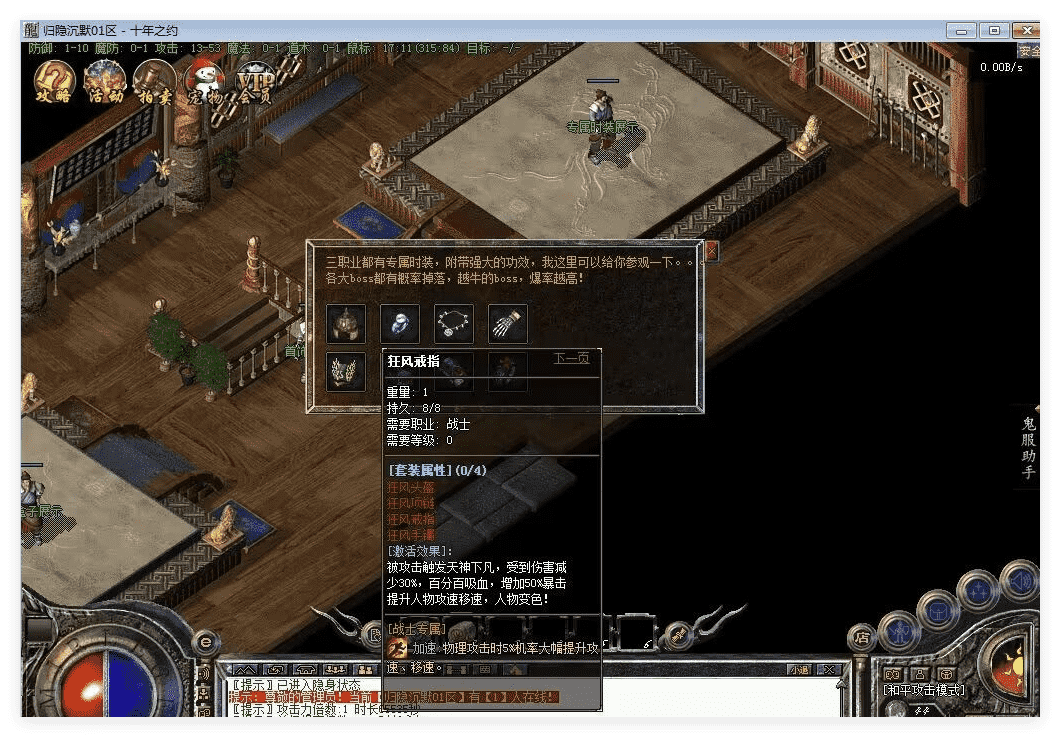Select the helmet item in showcase
This screenshot has width=1060, height=737.
click(x=346, y=324)
